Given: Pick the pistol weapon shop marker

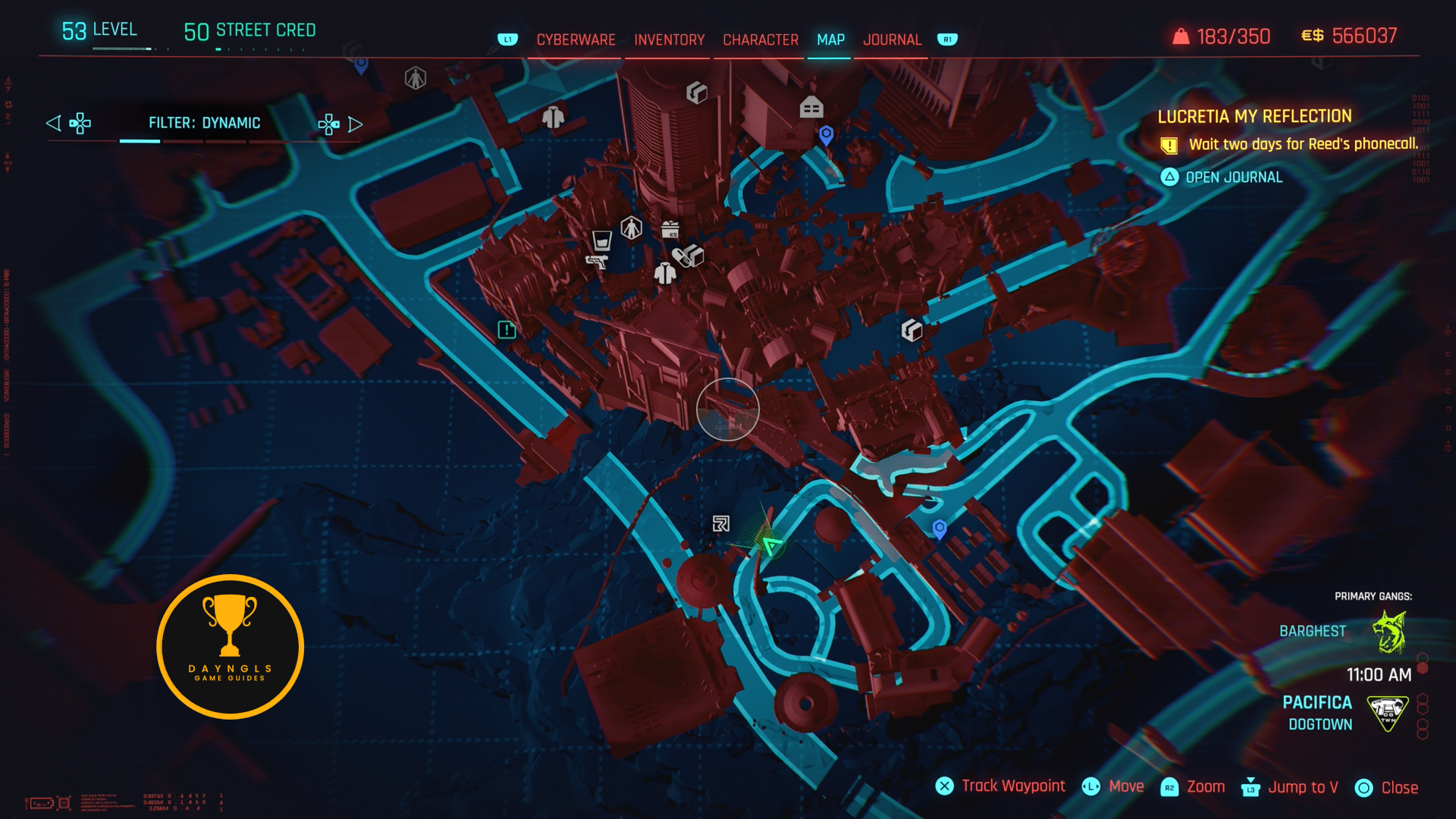Looking at the screenshot, I should (597, 262).
